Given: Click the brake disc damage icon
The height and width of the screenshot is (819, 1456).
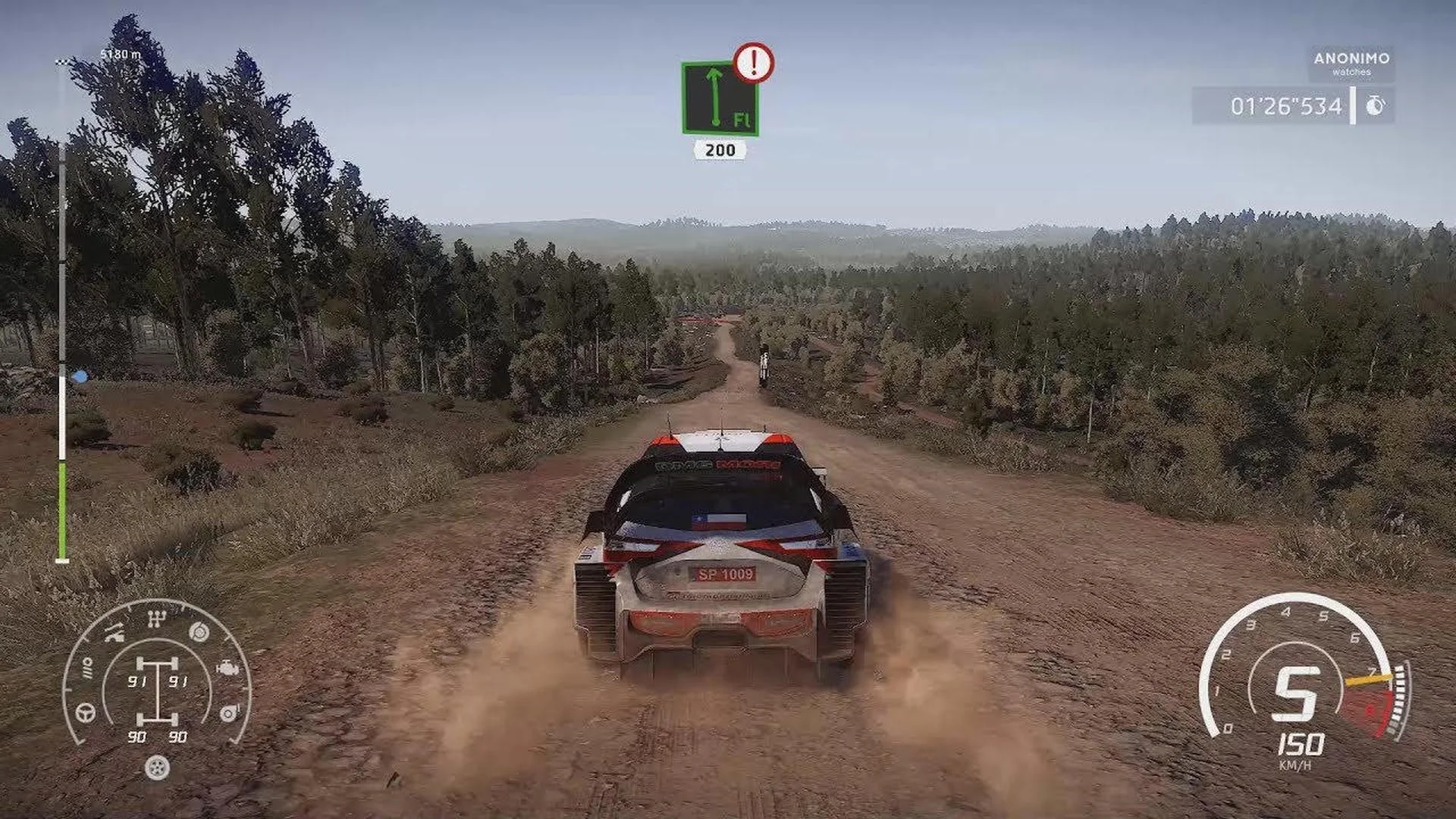Looking at the screenshot, I should 197,632.
